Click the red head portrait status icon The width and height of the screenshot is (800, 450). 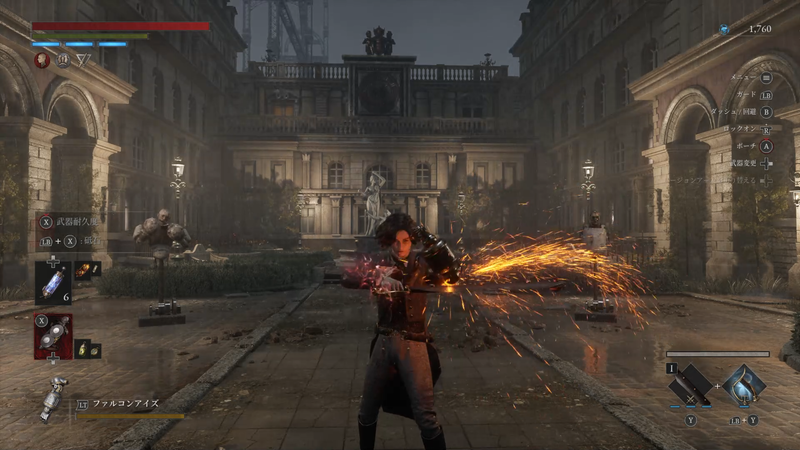pyautogui.click(x=42, y=60)
